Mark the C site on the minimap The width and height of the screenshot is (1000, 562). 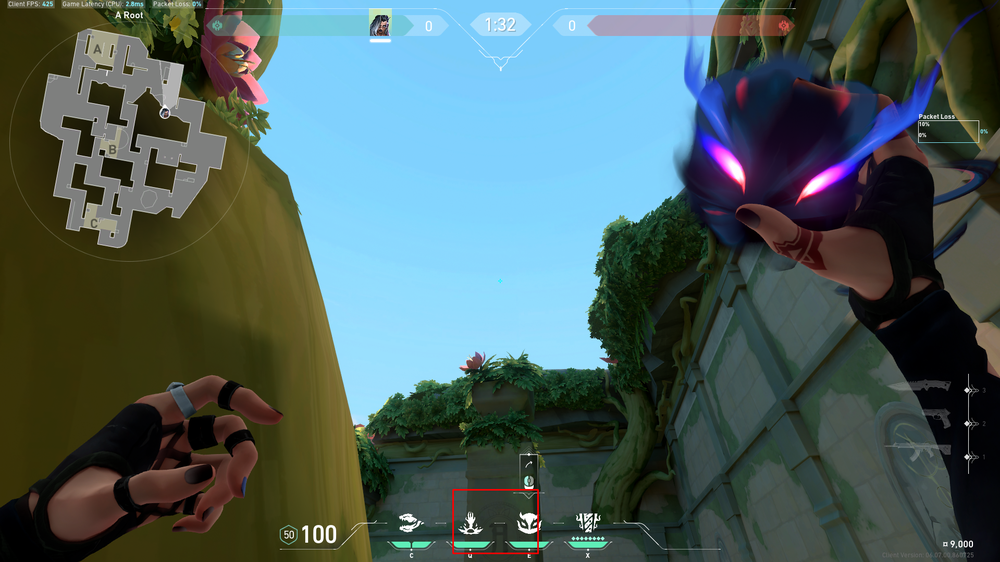coord(94,222)
